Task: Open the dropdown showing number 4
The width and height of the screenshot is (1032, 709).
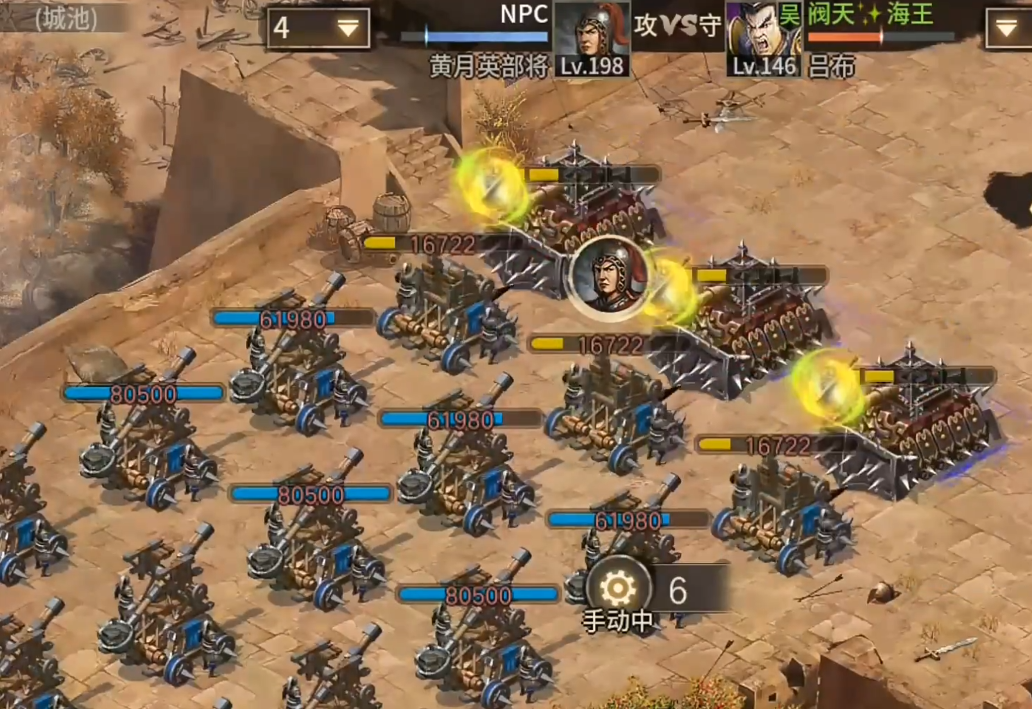Action: click(x=318, y=28)
